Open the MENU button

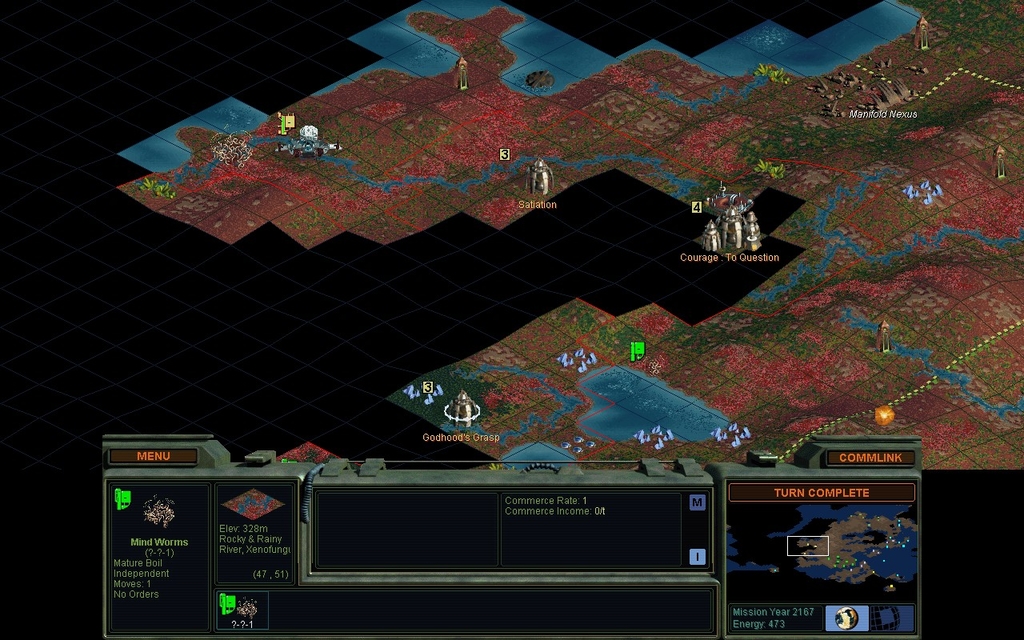[x=153, y=456]
